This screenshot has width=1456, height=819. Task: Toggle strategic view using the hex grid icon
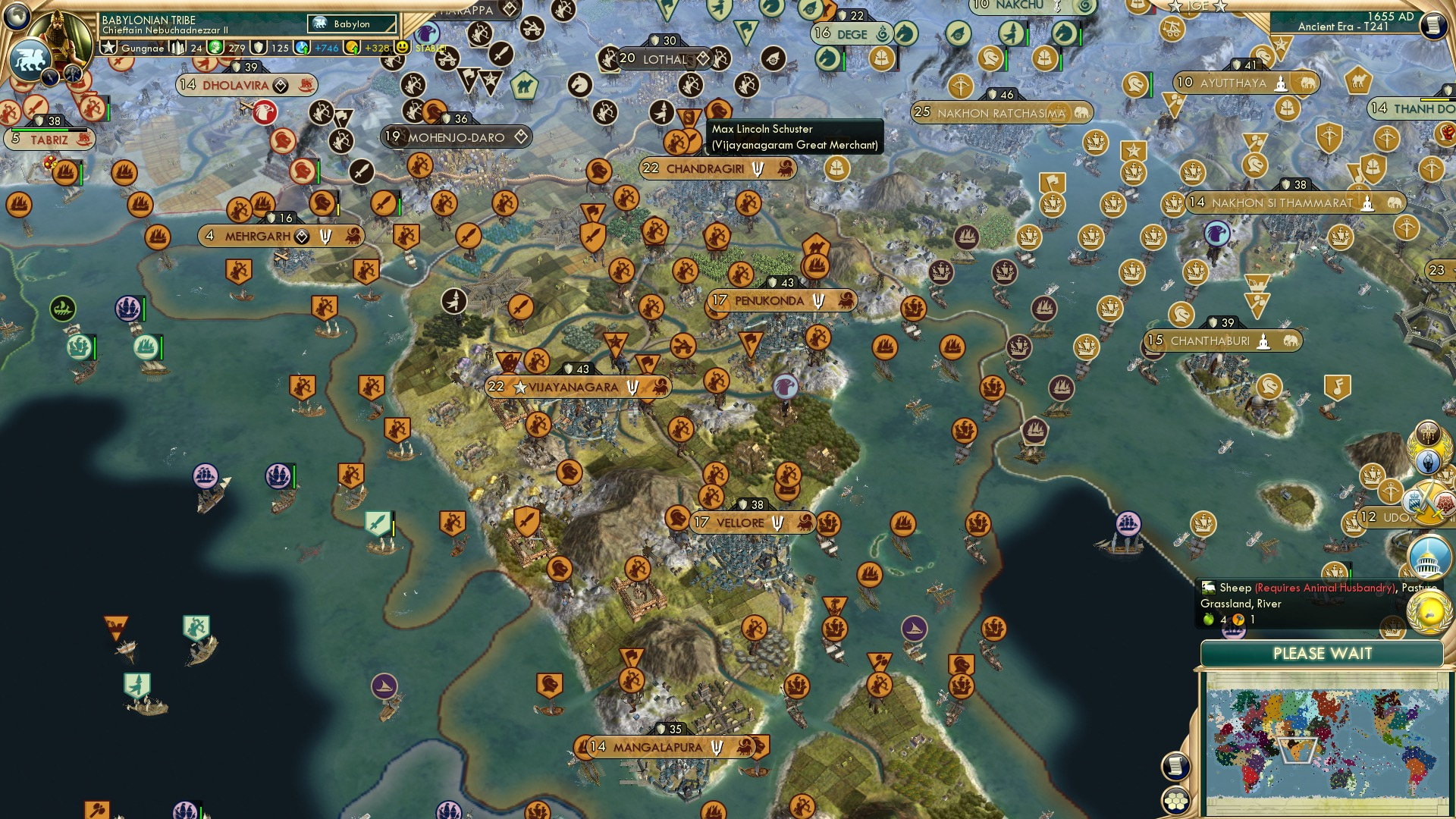point(1178,802)
